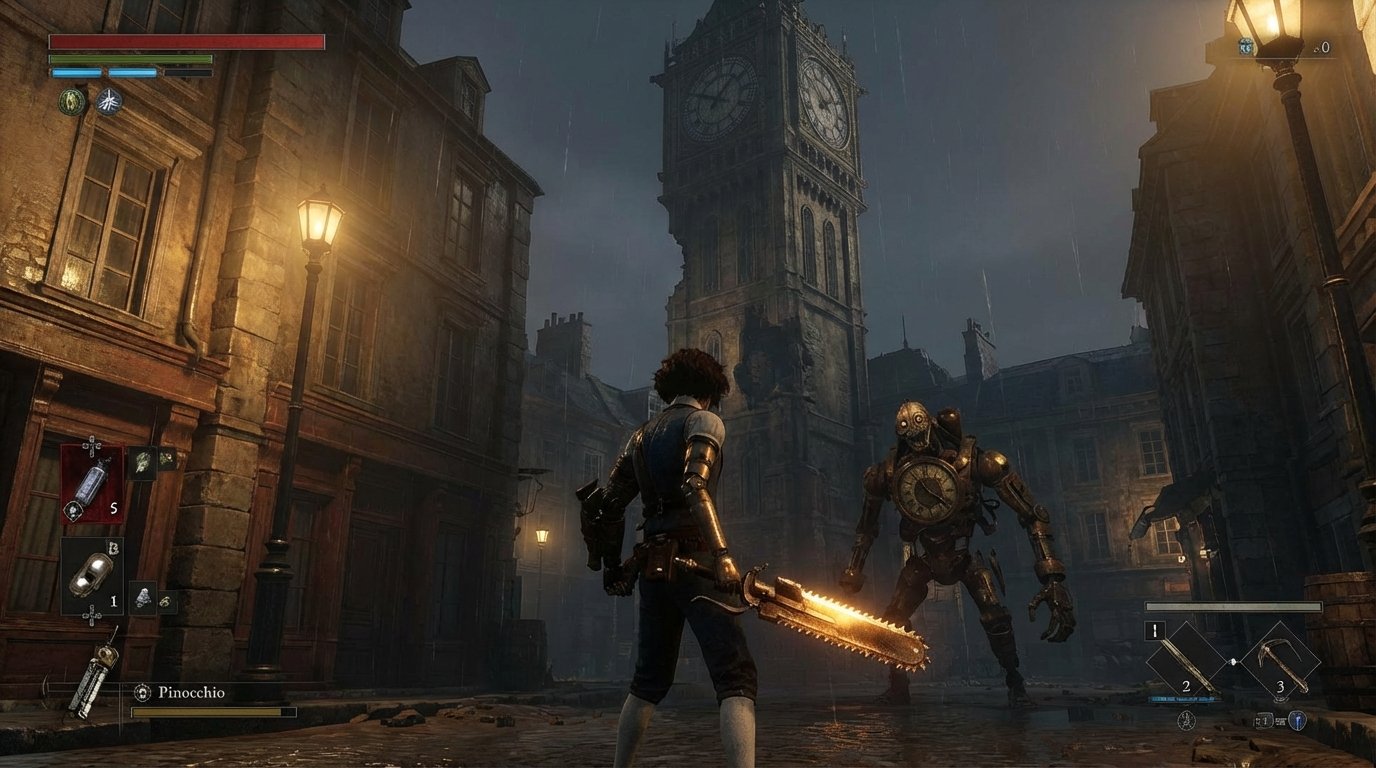Switch to weapon slot 2 with the blade

pos(1186,663)
